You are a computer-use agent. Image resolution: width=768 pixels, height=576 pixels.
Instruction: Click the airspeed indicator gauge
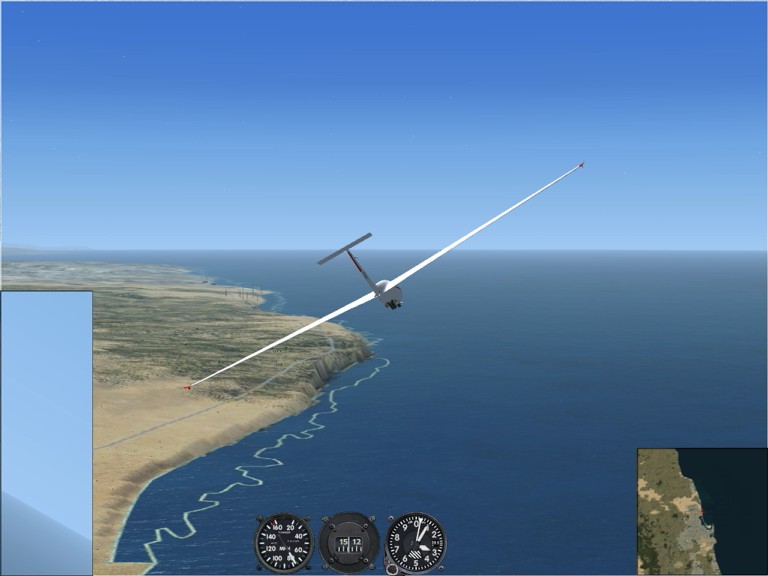pyautogui.click(x=283, y=542)
